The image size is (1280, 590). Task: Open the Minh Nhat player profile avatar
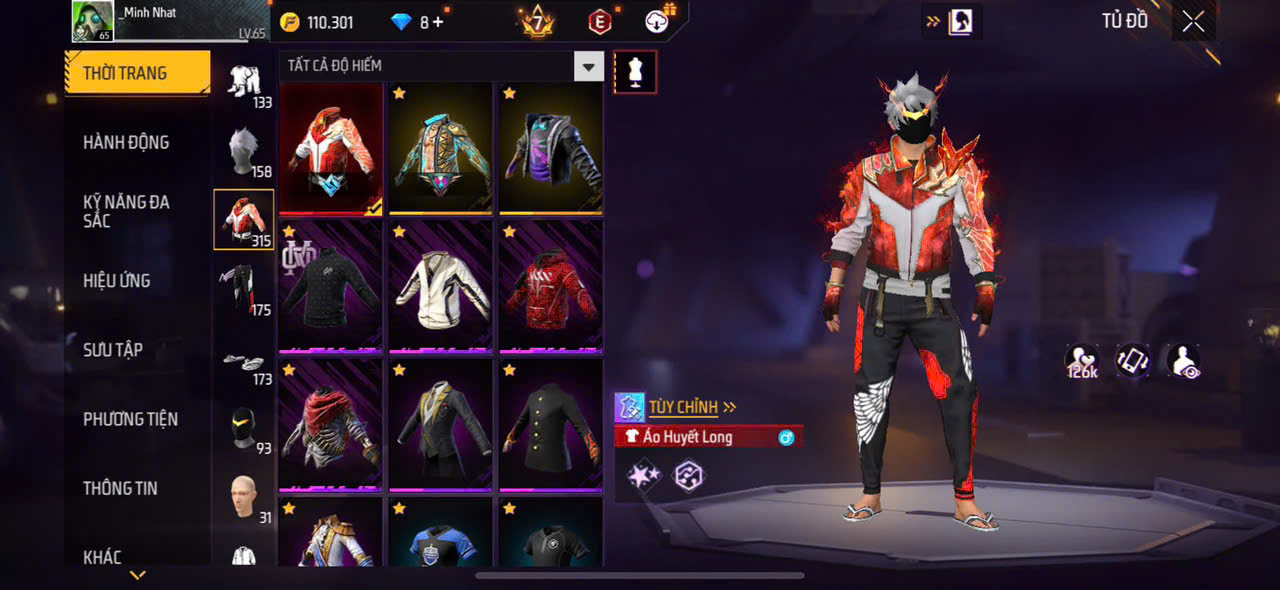click(x=92, y=21)
